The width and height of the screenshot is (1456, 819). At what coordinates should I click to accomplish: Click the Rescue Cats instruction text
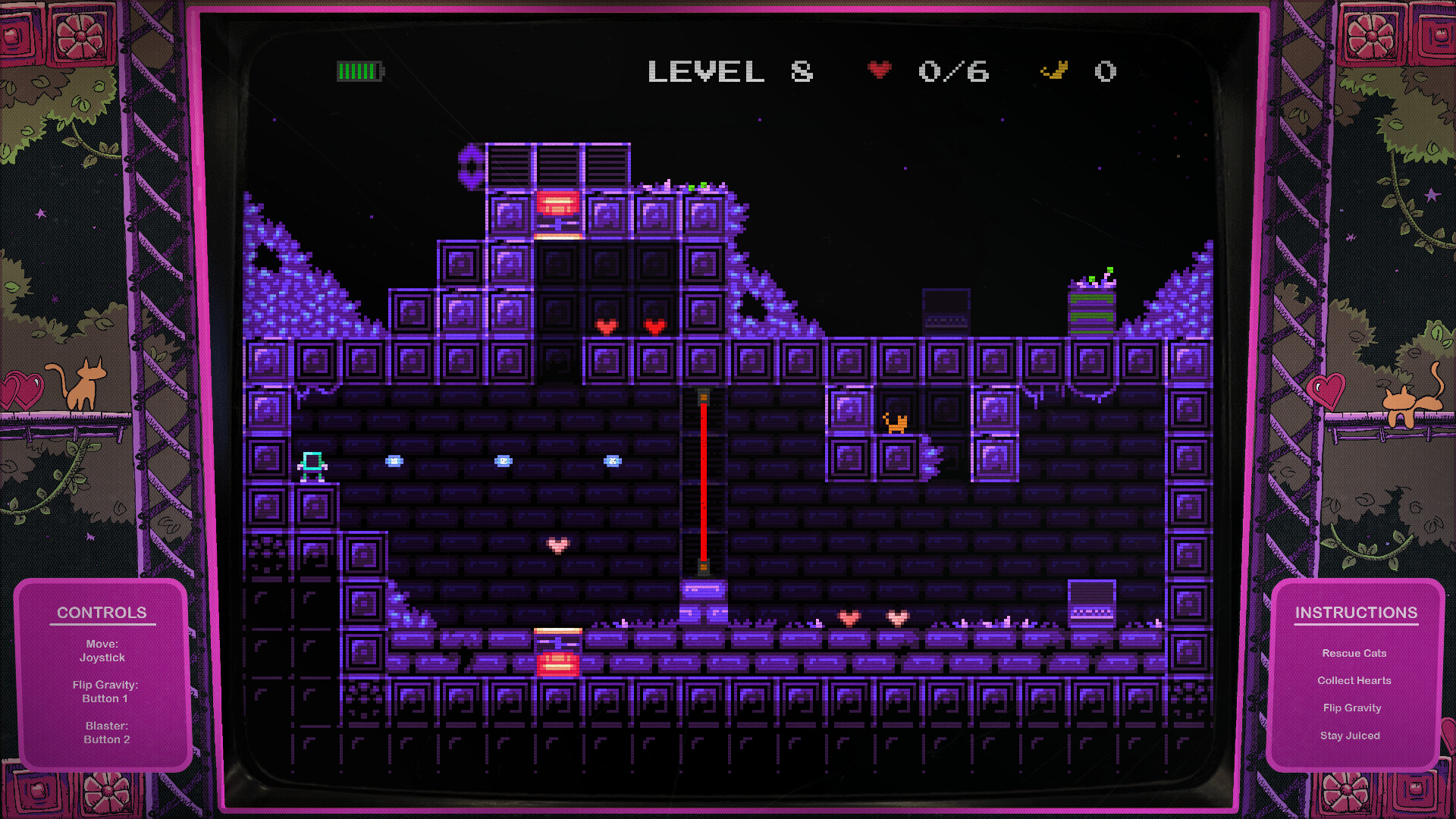pyautogui.click(x=1354, y=653)
